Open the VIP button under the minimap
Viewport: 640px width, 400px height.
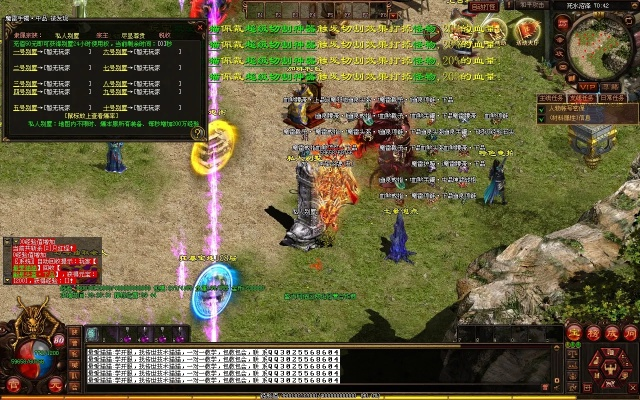[586, 87]
